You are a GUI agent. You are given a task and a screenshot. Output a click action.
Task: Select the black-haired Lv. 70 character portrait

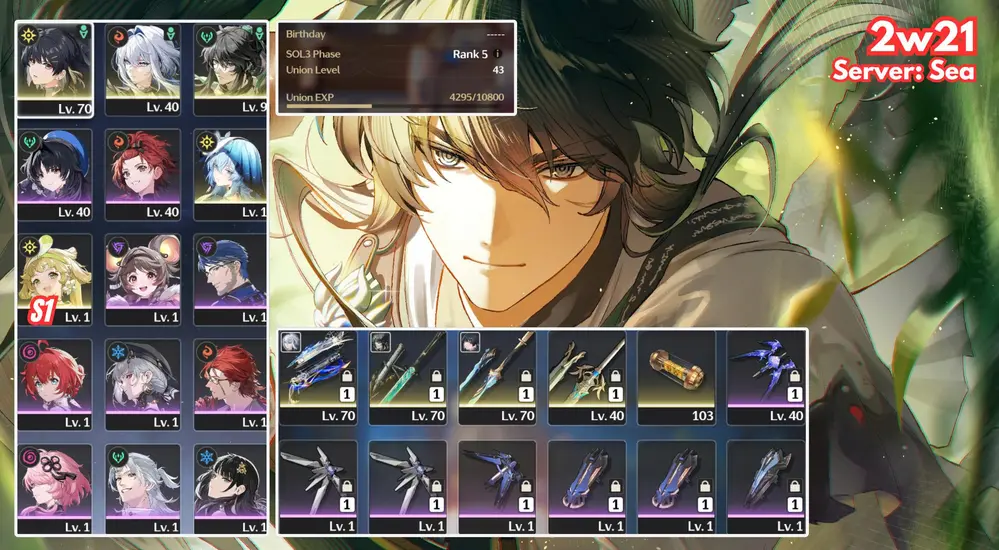(55, 65)
